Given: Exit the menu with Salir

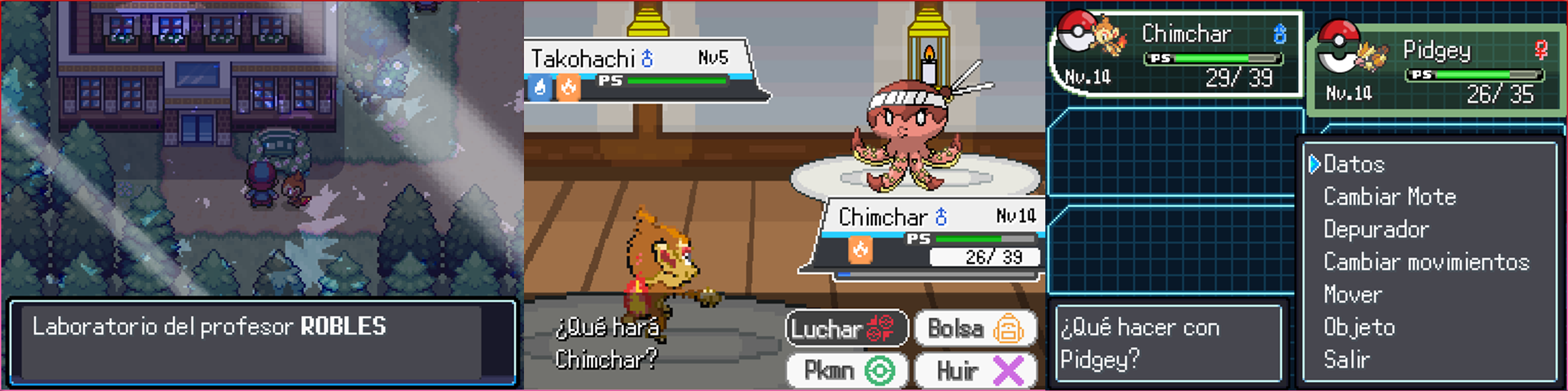Looking at the screenshot, I should [1346, 360].
